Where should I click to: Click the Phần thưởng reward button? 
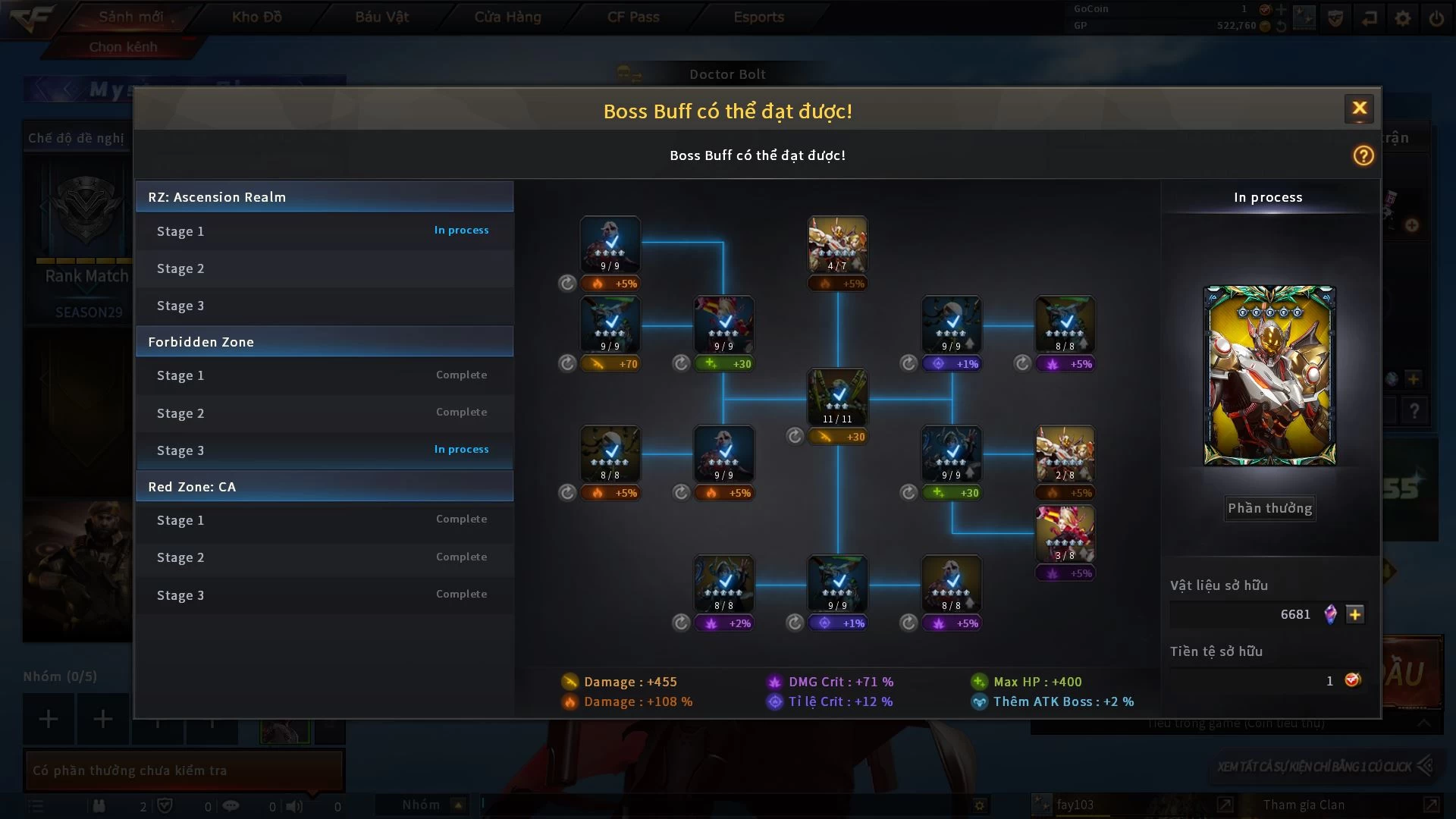pyautogui.click(x=1269, y=508)
